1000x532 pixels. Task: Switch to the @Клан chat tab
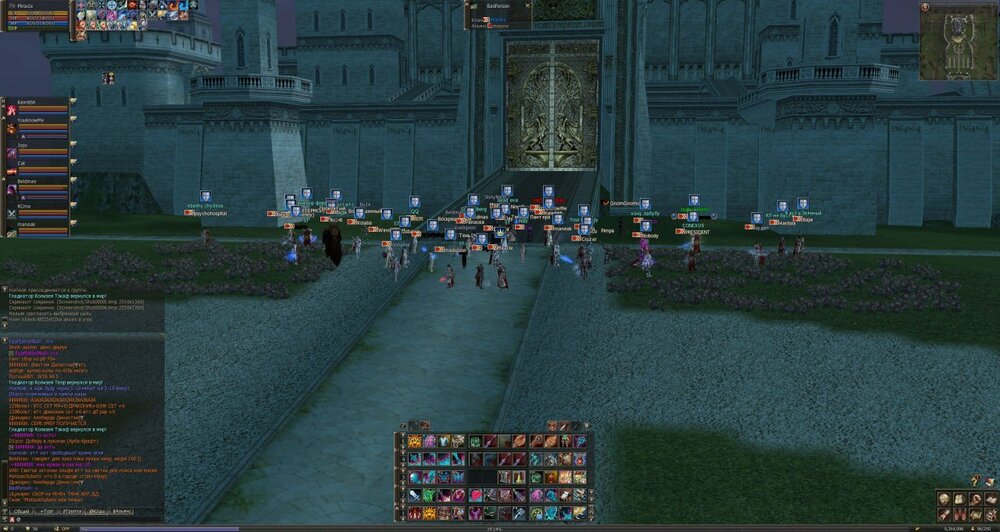[99, 510]
